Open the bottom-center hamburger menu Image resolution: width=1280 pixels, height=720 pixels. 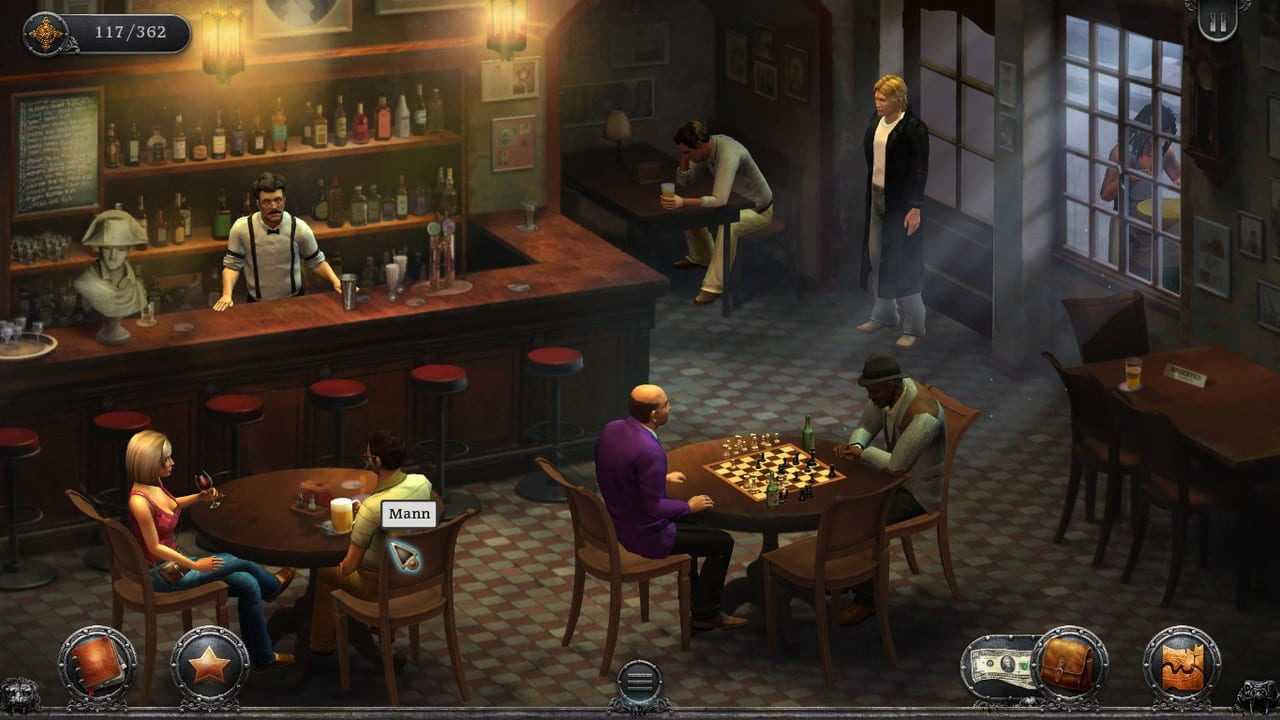pos(639,681)
